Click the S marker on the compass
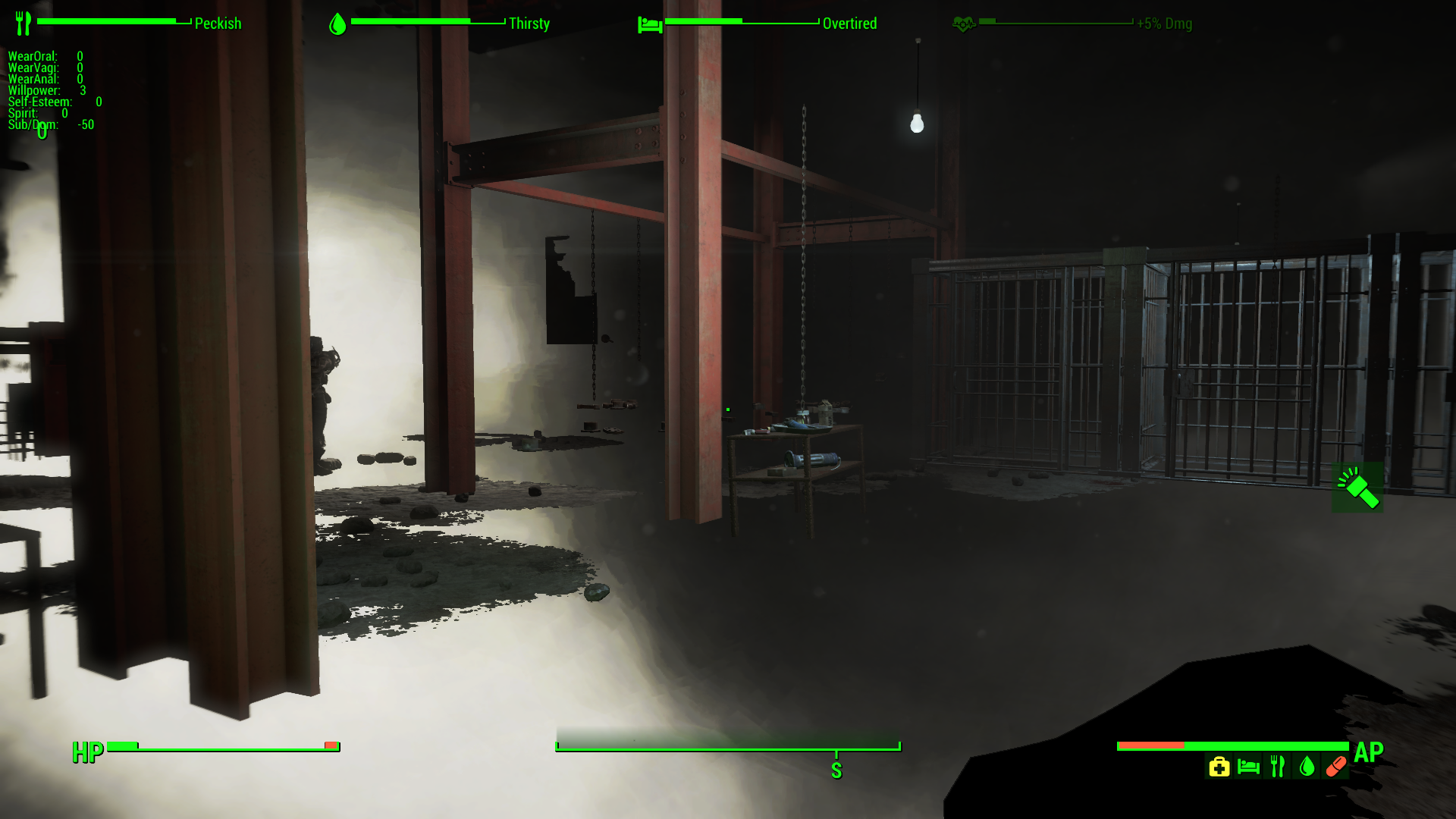The width and height of the screenshot is (1456, 819). (x=836, y=770)
